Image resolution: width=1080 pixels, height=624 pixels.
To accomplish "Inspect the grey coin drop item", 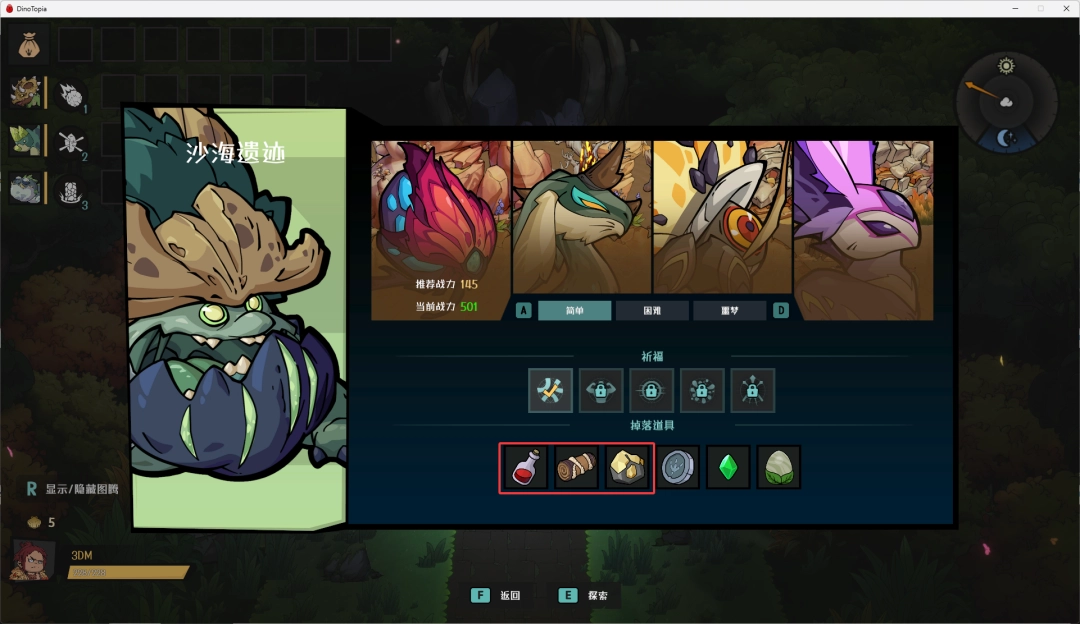I will 679,467.
